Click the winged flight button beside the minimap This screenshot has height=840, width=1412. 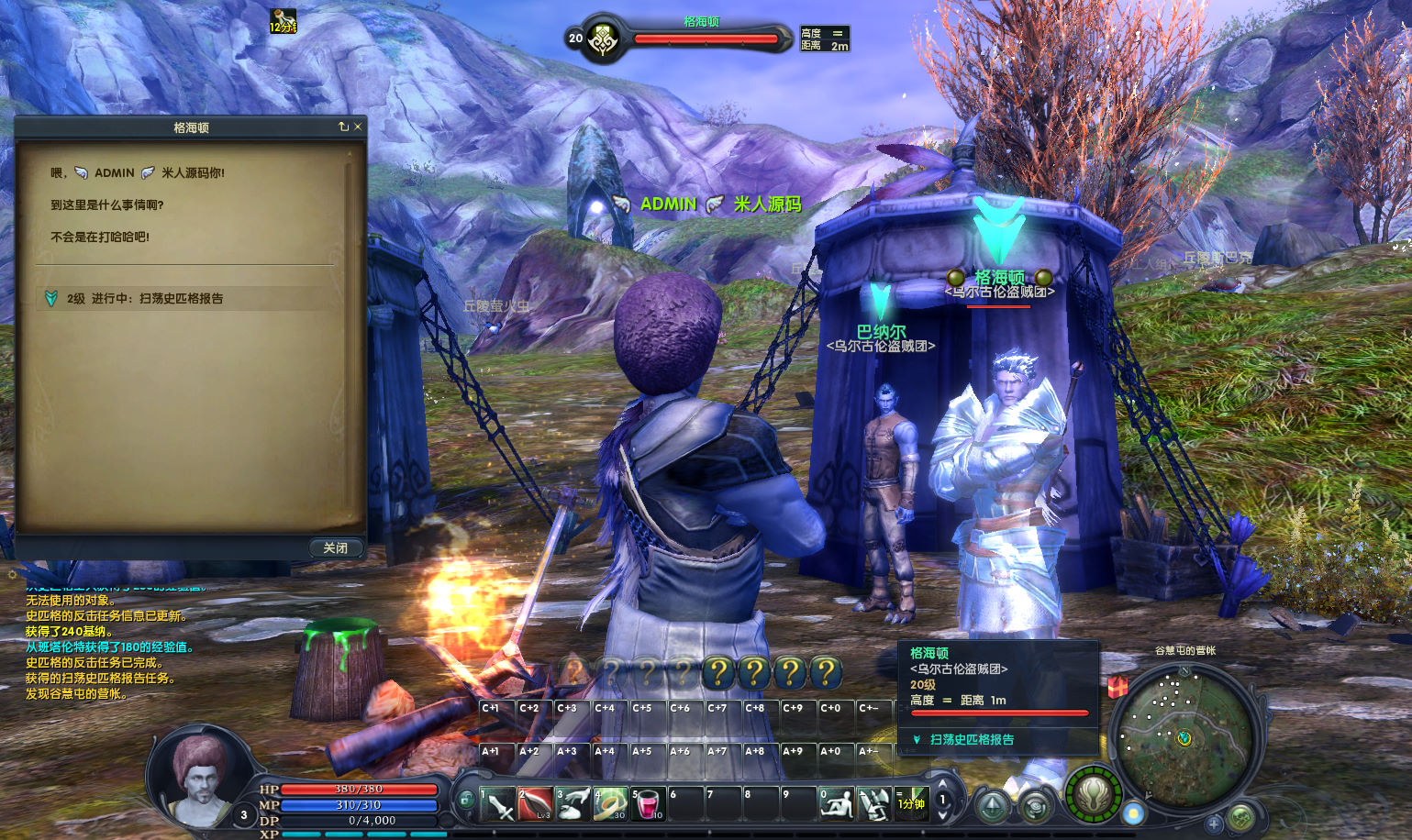coord(1094,794)
